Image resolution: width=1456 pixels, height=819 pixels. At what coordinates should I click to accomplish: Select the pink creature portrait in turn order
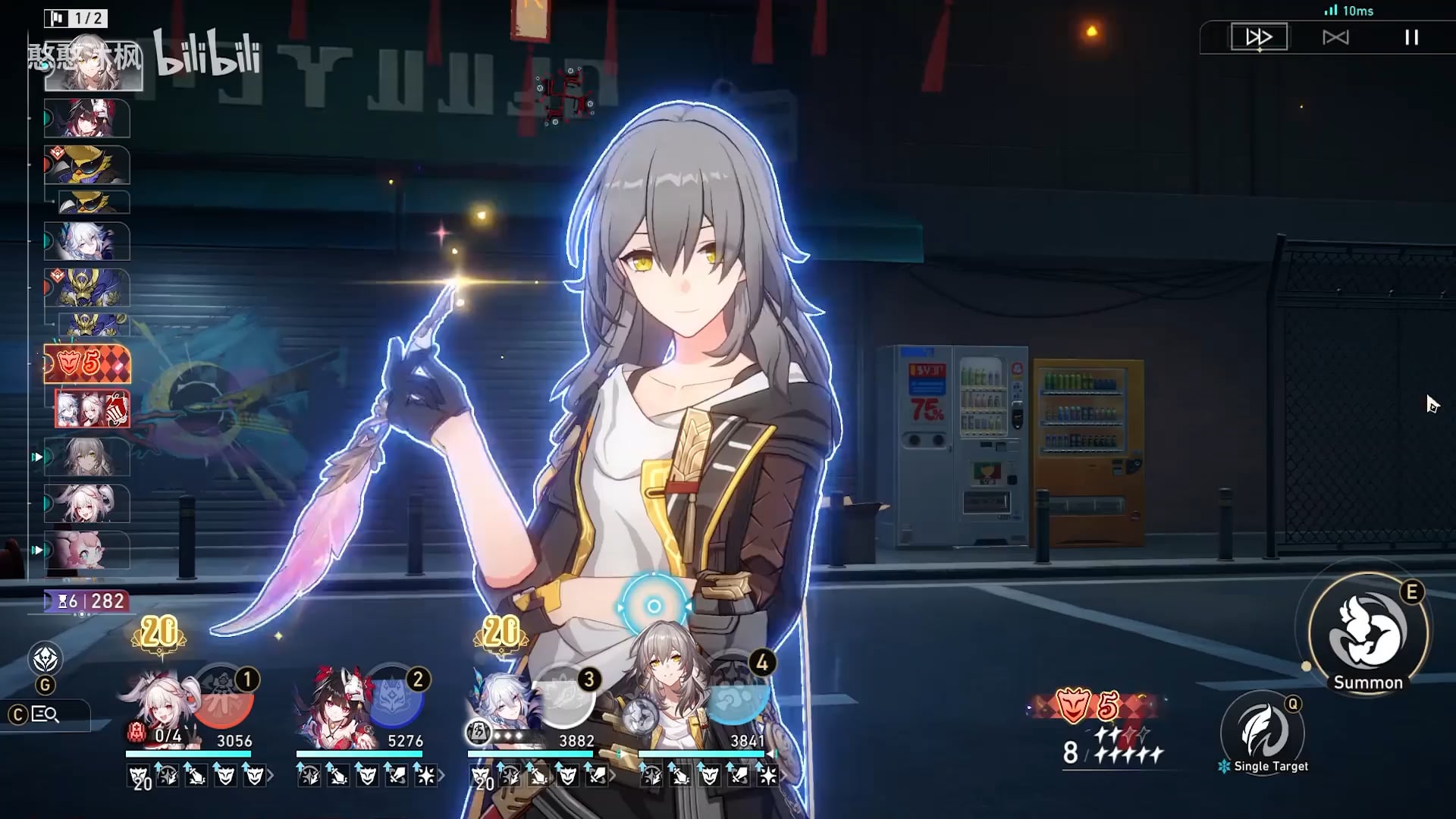(87, 551)
